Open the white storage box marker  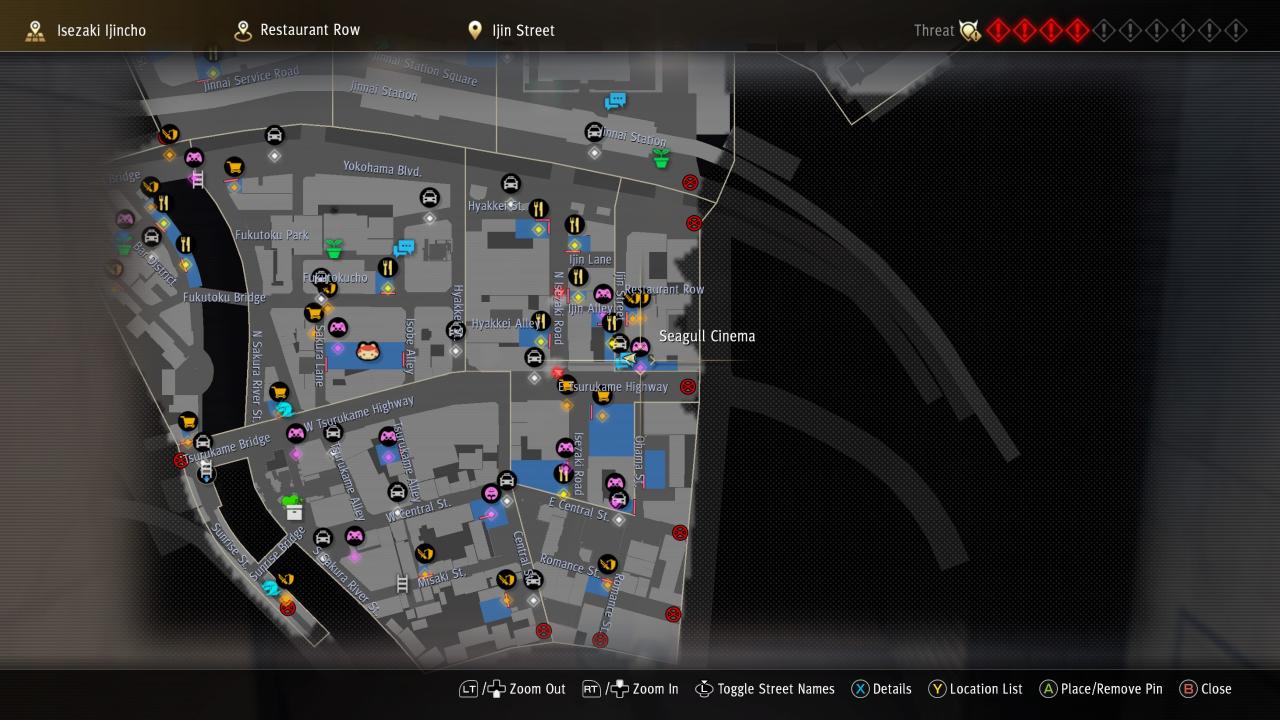coord(294,512)
